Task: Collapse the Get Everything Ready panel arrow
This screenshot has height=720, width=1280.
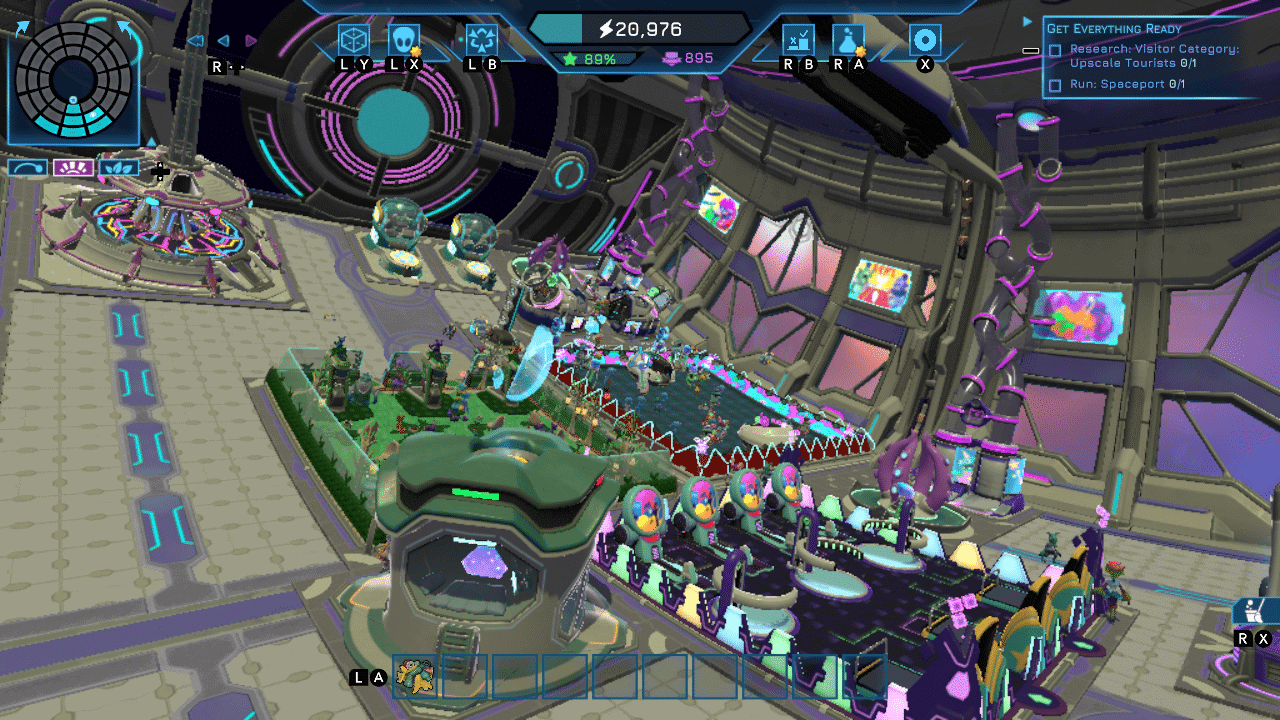Action: click(x=1028, y=21)
